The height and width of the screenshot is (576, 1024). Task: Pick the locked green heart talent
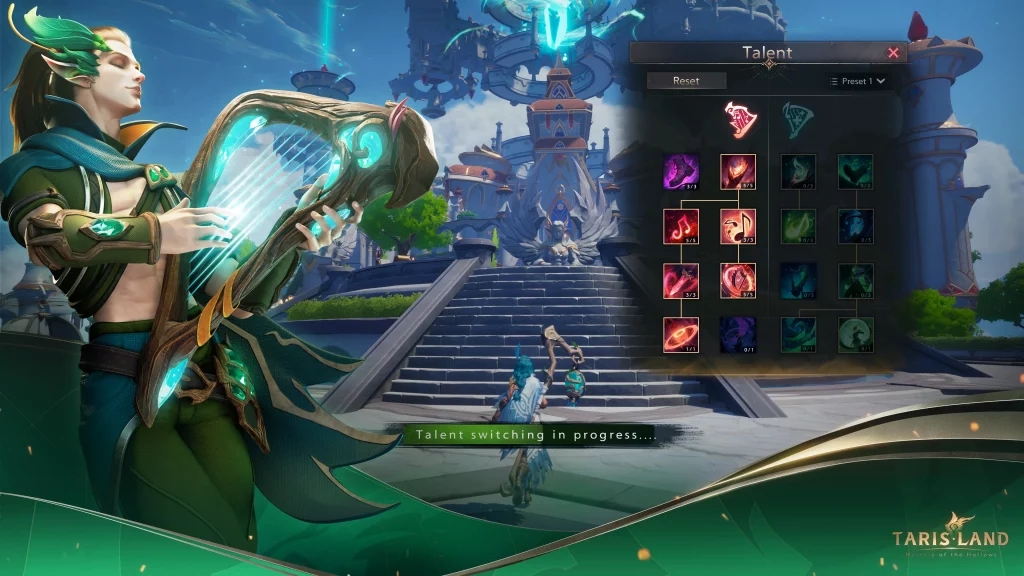pyautogui.click(x=855, y=172)
